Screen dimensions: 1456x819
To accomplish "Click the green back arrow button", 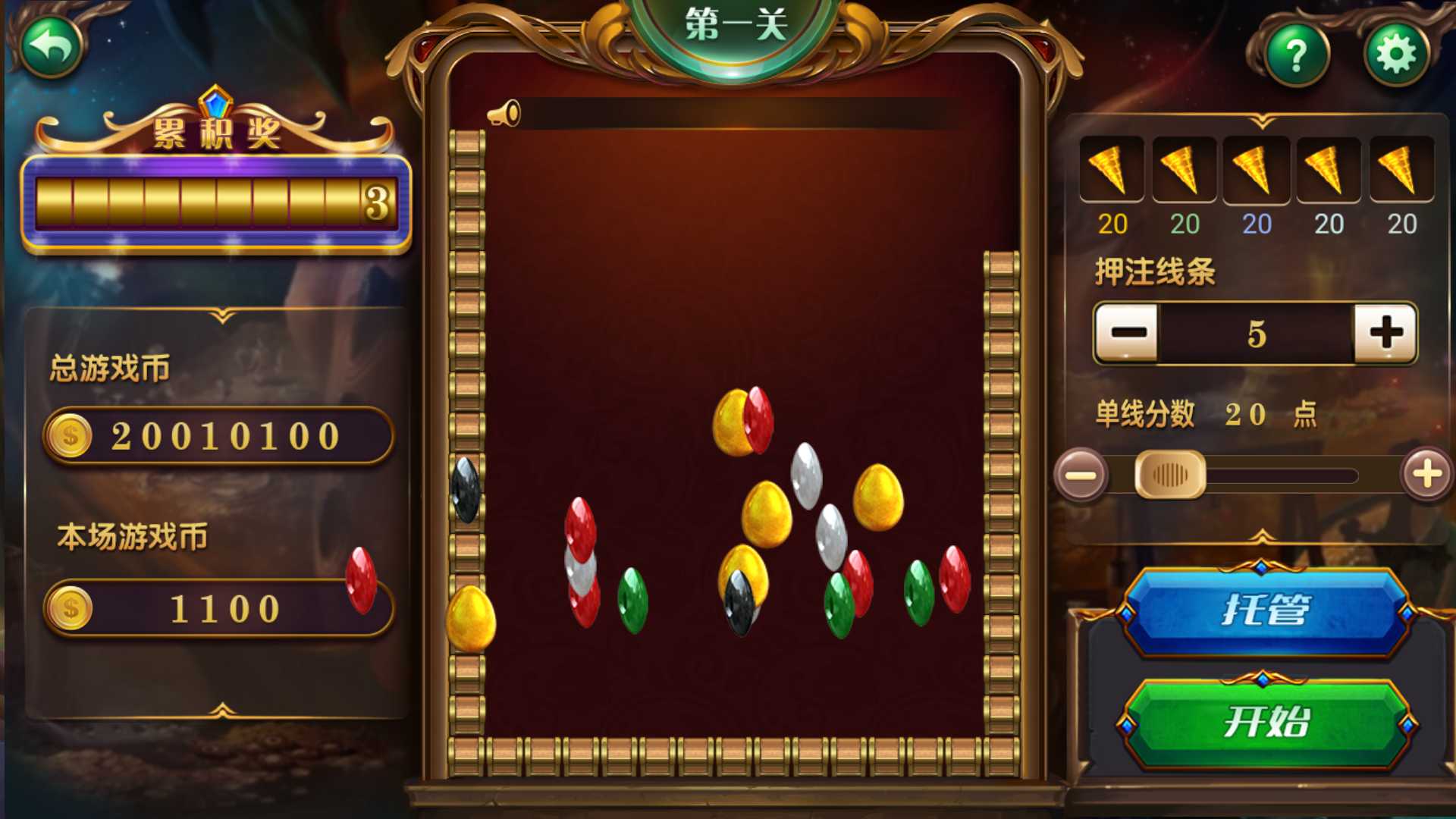I will pos(51,47).
